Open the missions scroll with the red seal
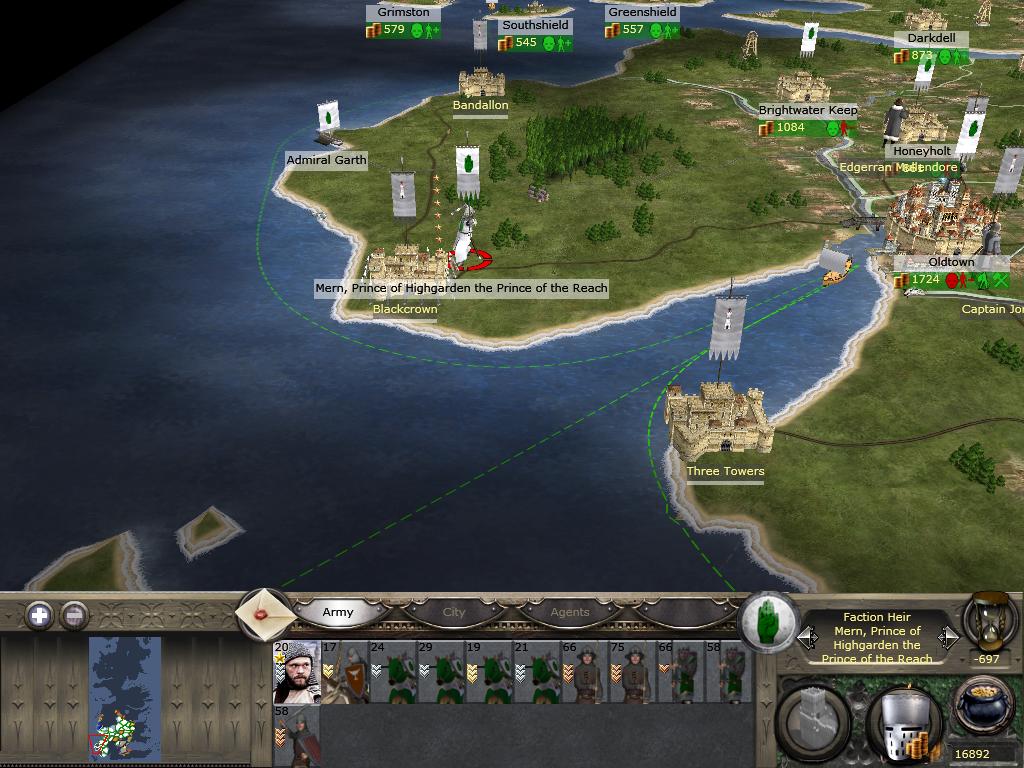The width and height of the screenshot is (1024, 768). pyautogui.click(x=264, y=612)
